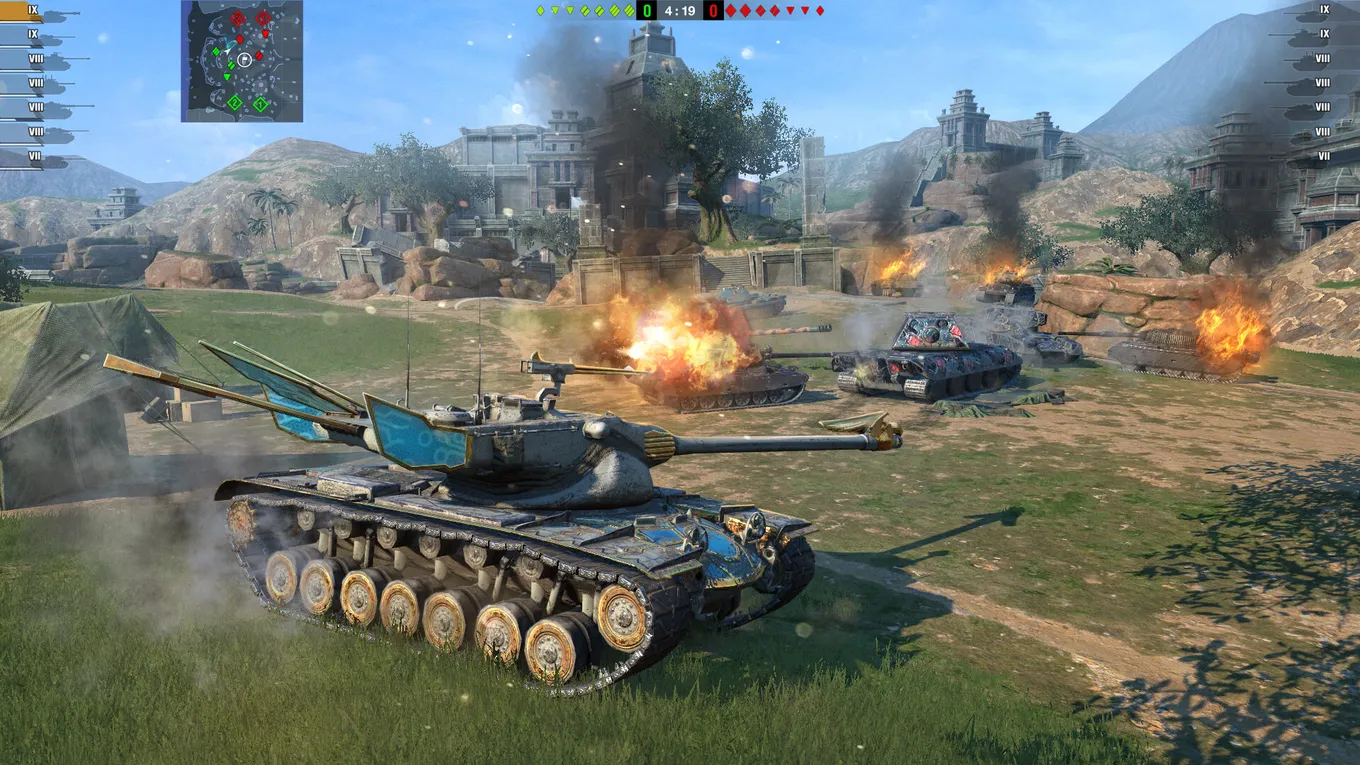Viewport: 1360px width, 765px height.
Task: Click the red team score counter showing 0
Action: [x=713, y=11]
